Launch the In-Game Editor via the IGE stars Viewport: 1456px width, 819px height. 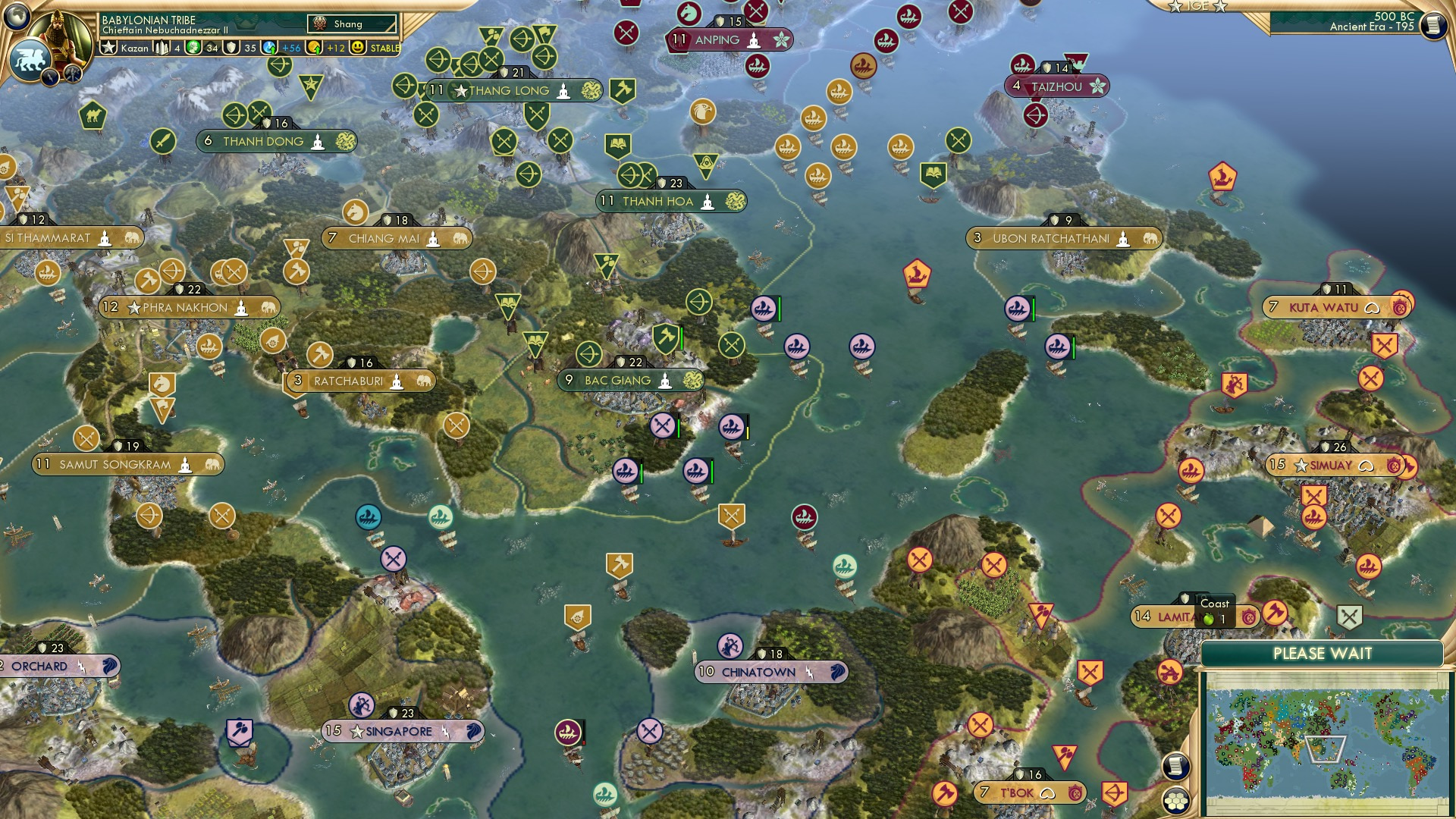click(x=1196, y=6)
